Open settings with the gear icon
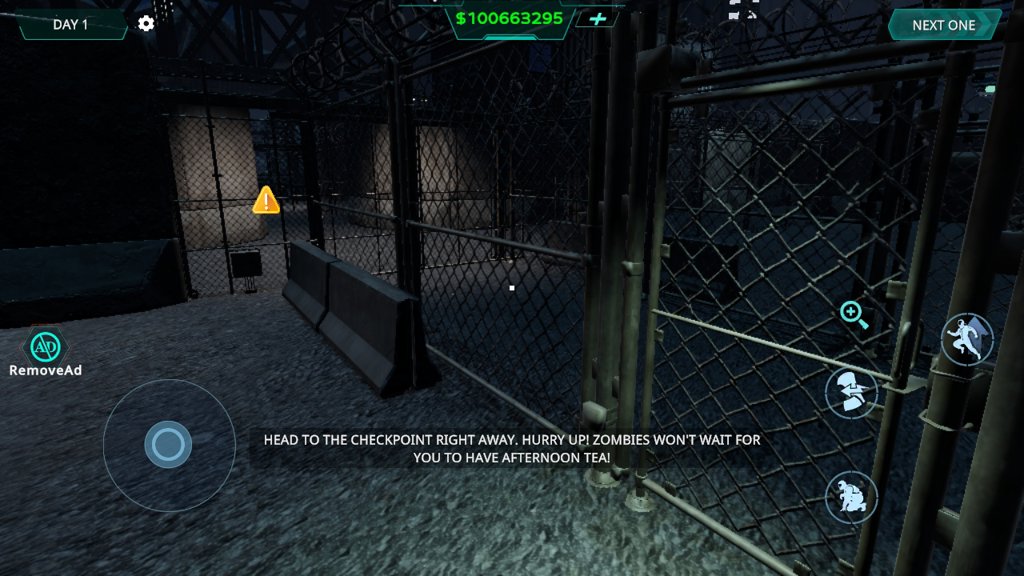 click(x=146, y=23)
